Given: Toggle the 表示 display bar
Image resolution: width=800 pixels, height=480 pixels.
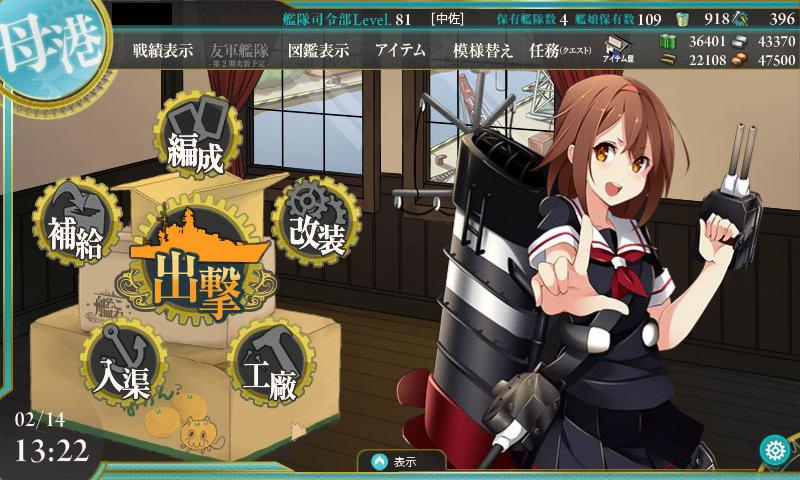Looking at the screenshot, I should coord(403,462).
